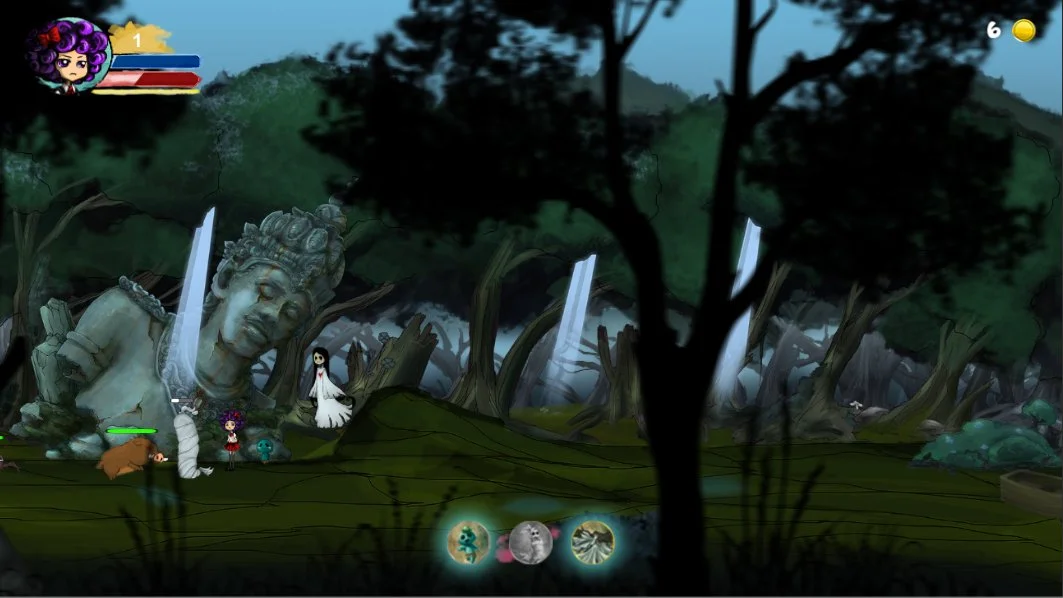
Task: Open the purple-haired girl character portrait
Action: tap(68, 56)
